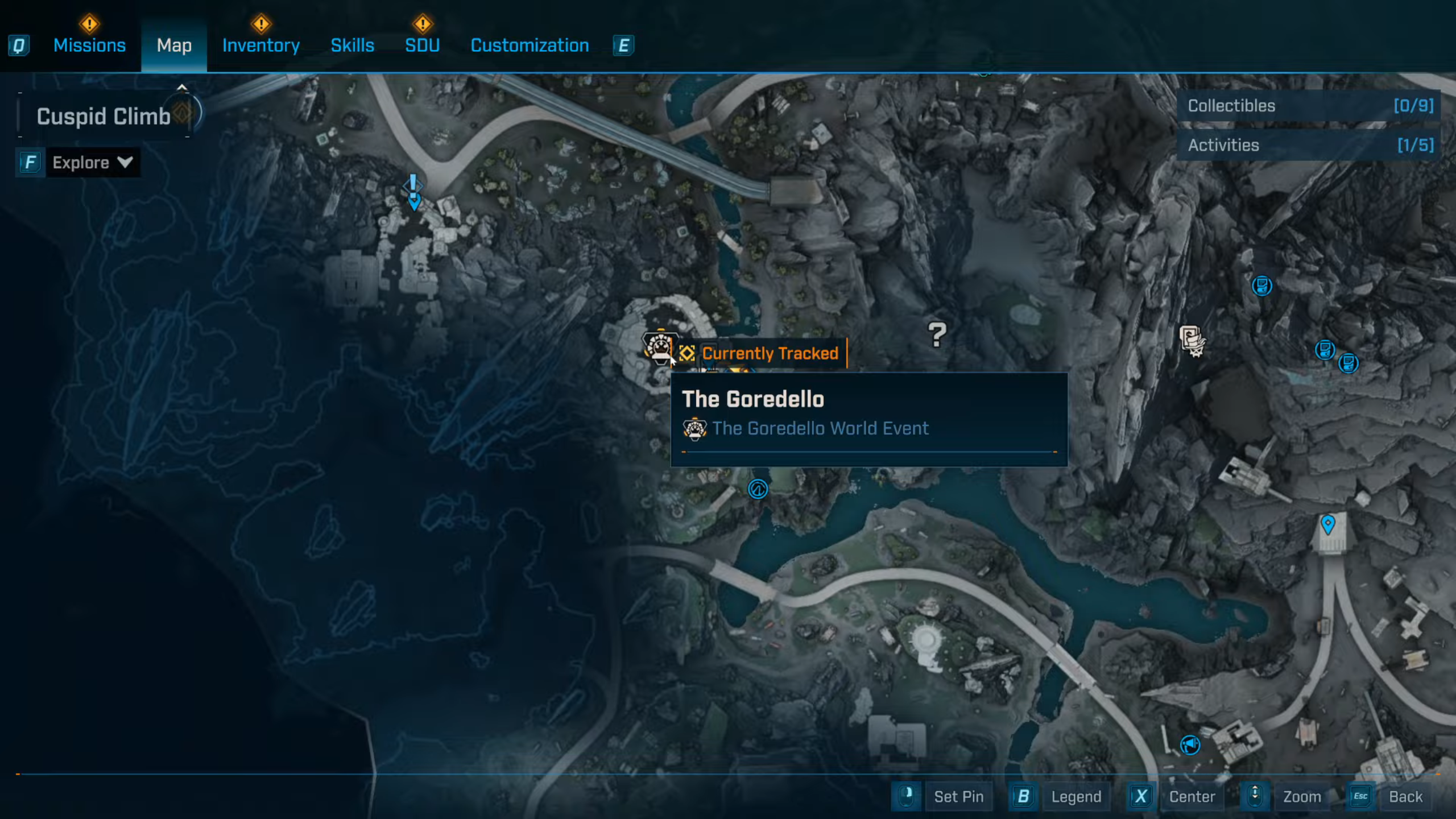Expand the Explore filter dropdown
Screen dimensions: 1456x819
tap(92, 163)
